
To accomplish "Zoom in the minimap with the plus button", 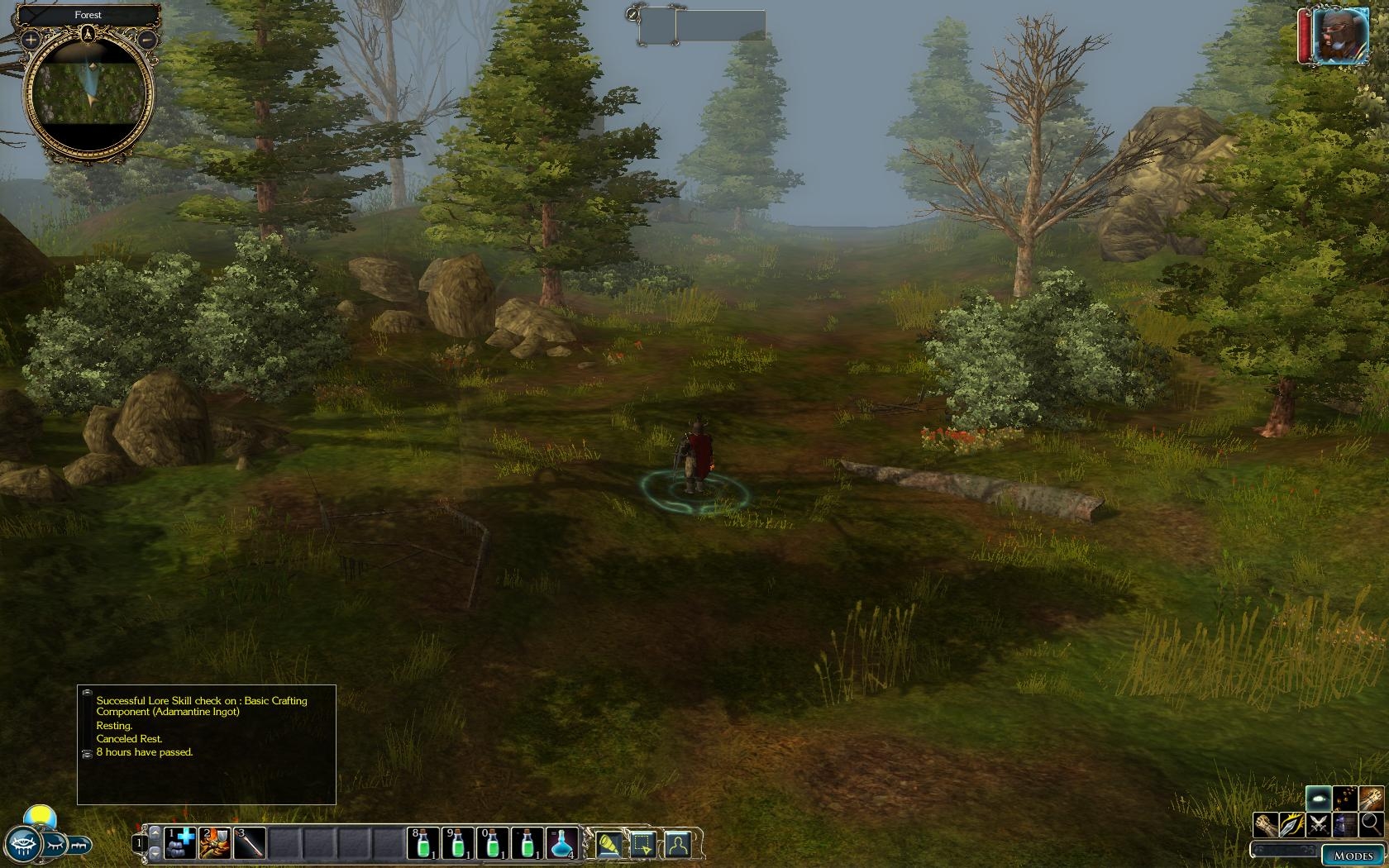I will tap(31, 39).
